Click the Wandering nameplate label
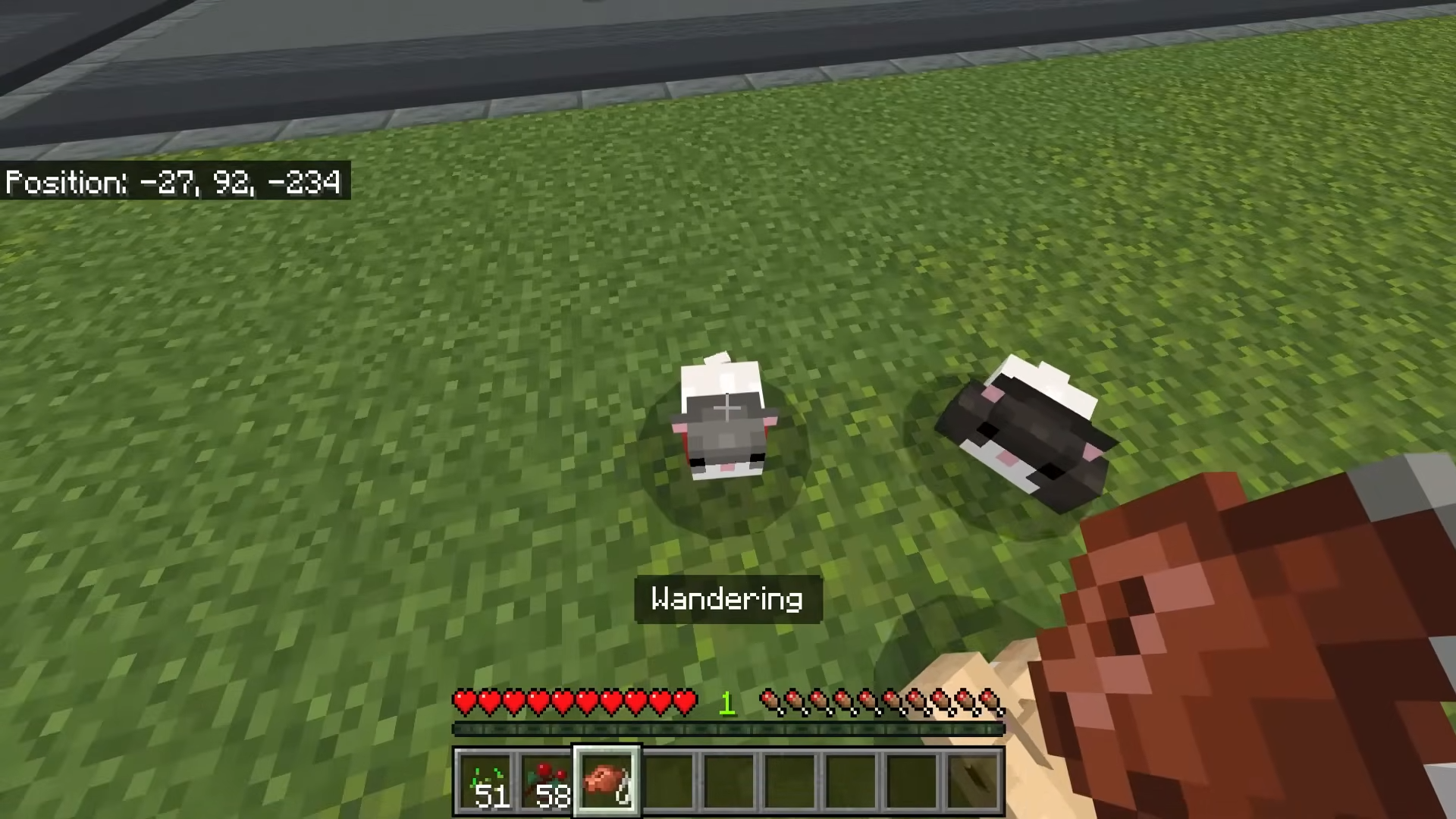Viewport: 1456px width, 819px height. (726, 599)
